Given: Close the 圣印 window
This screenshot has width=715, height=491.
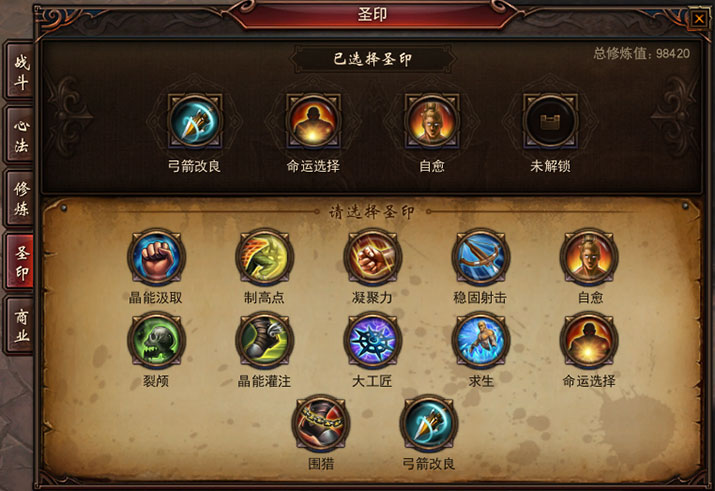Looking at the screenshot, I should [697, 17].
